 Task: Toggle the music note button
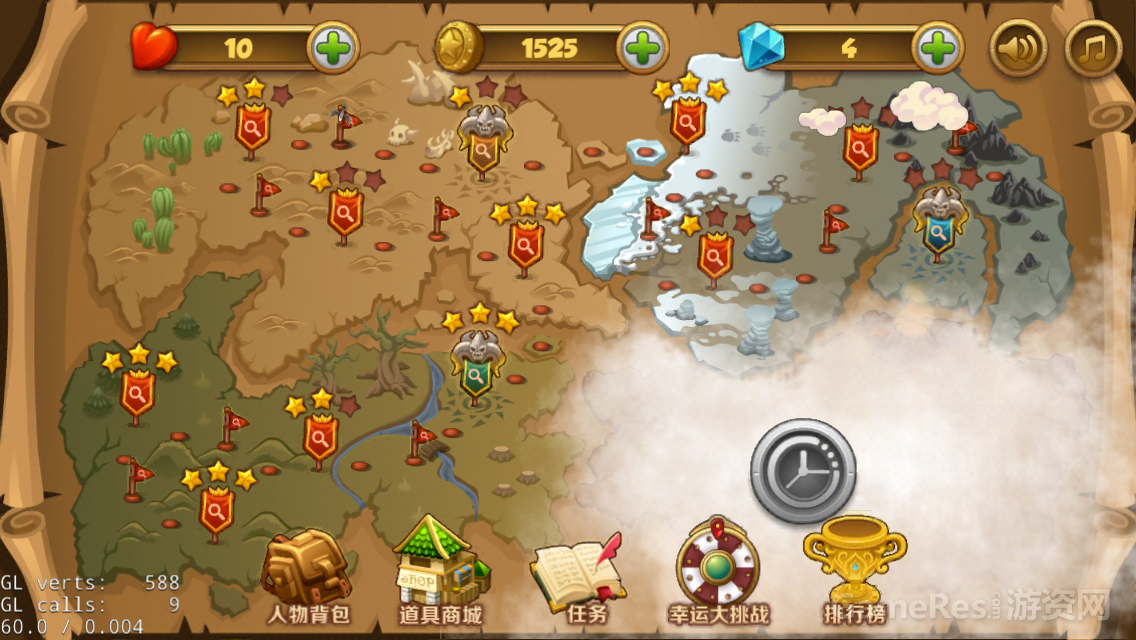(x=1093, y=47)
